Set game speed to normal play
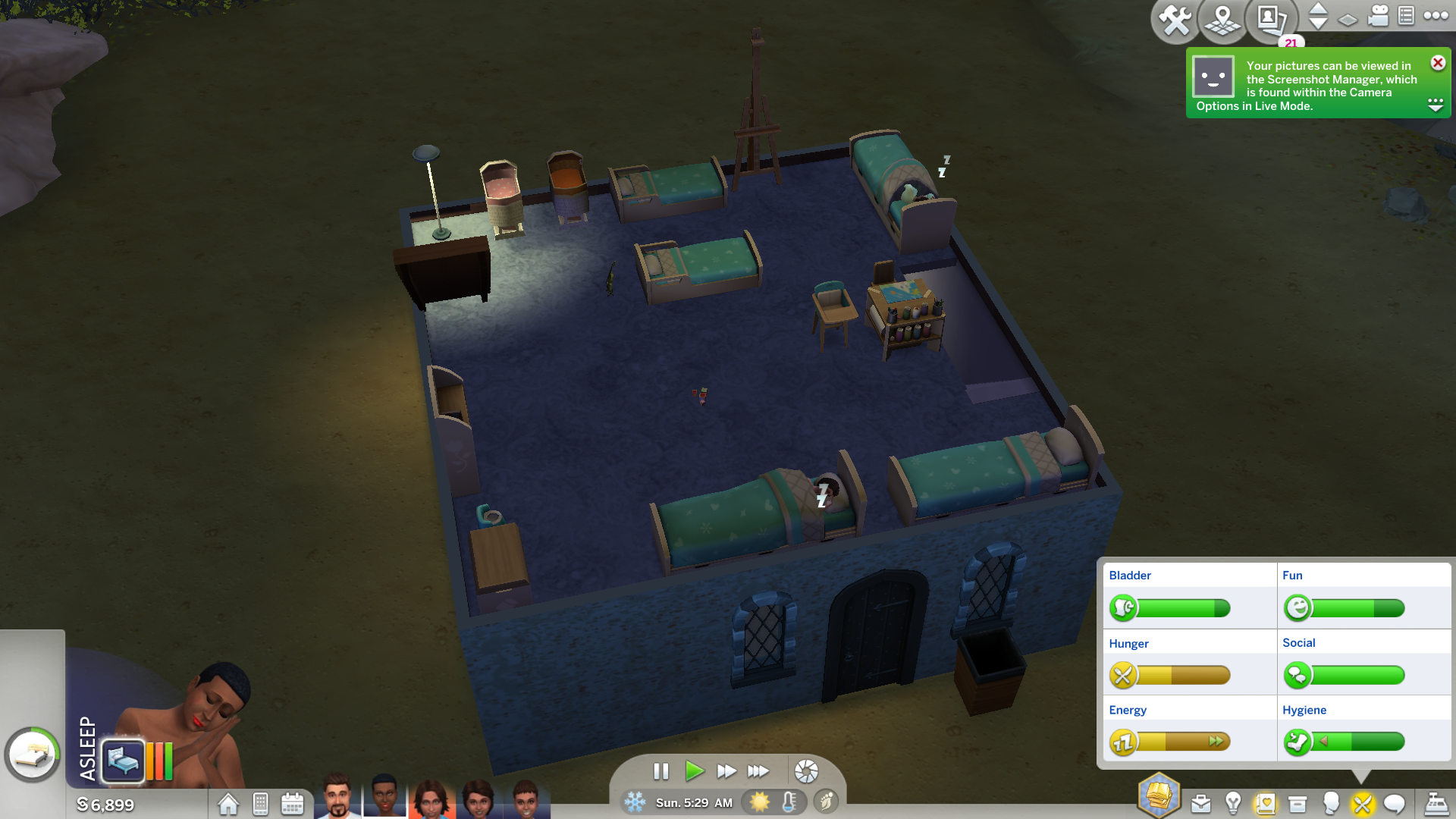 (x=693, y=771)
